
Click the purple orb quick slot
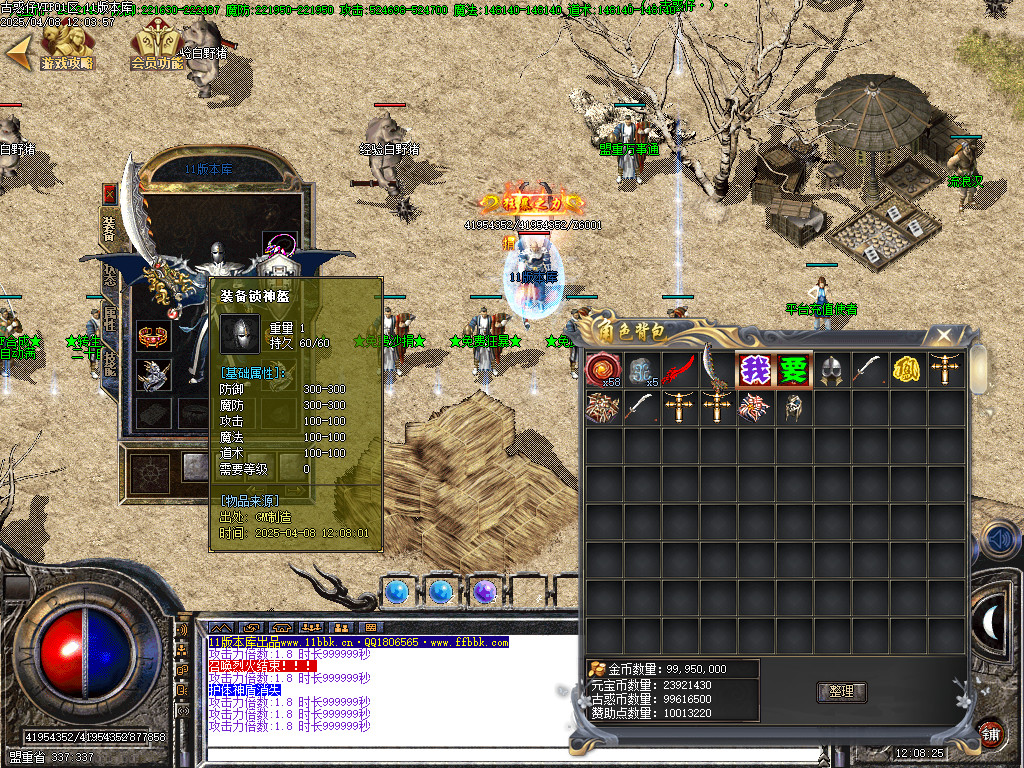[x=485, y=592]
